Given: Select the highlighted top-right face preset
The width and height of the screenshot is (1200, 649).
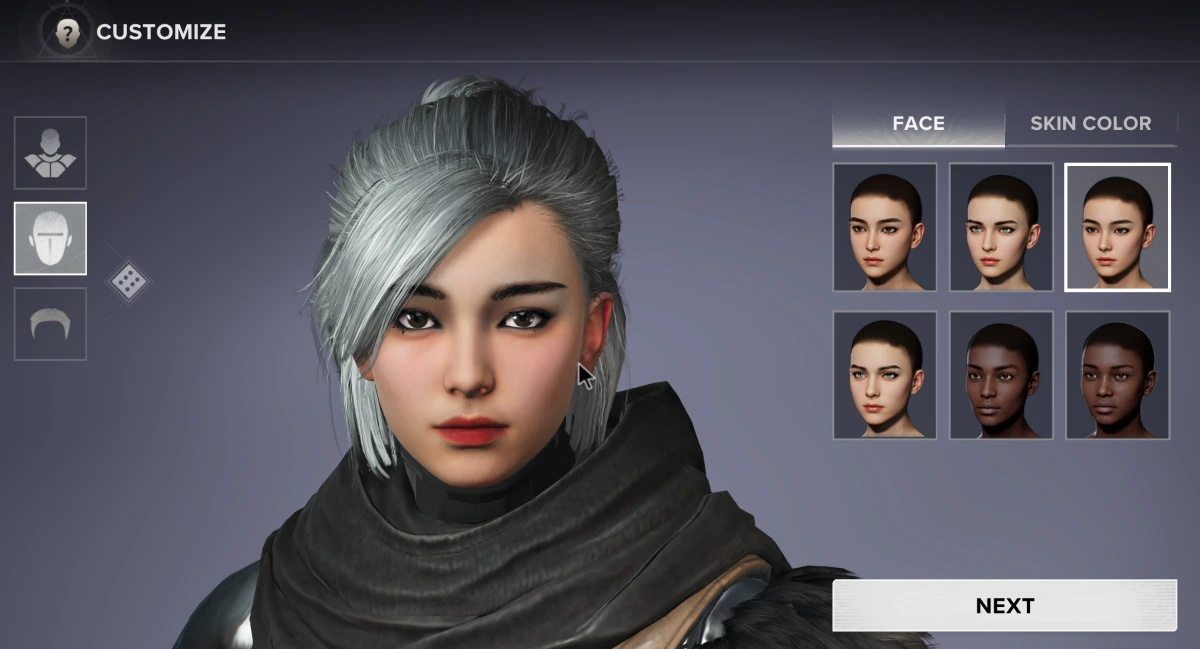Looking at the screenshot, I should click(x=1117, y=227).
